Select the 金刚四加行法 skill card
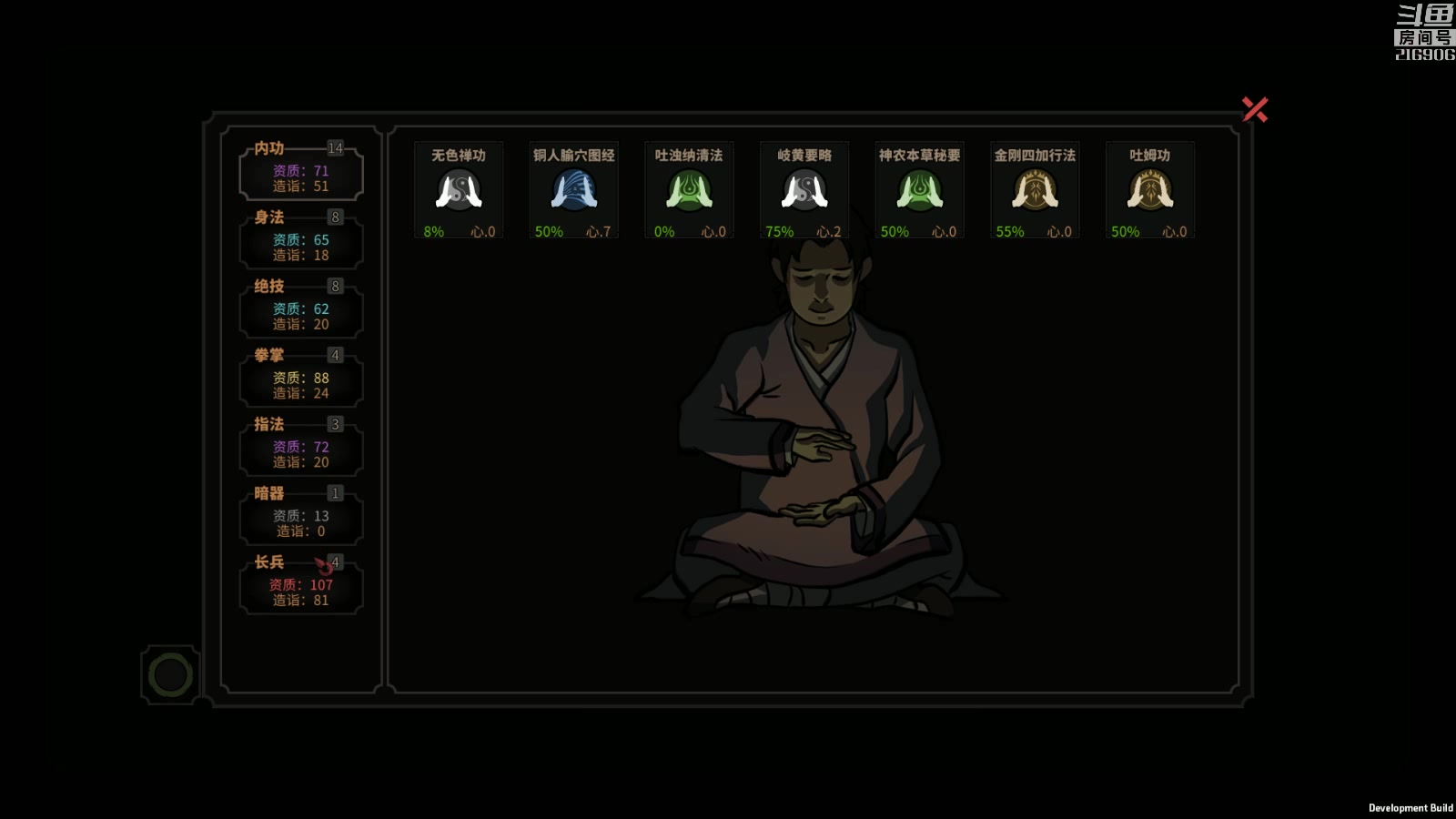The width and height of the screenshot is (1456, 819). tap(1035, 190)
